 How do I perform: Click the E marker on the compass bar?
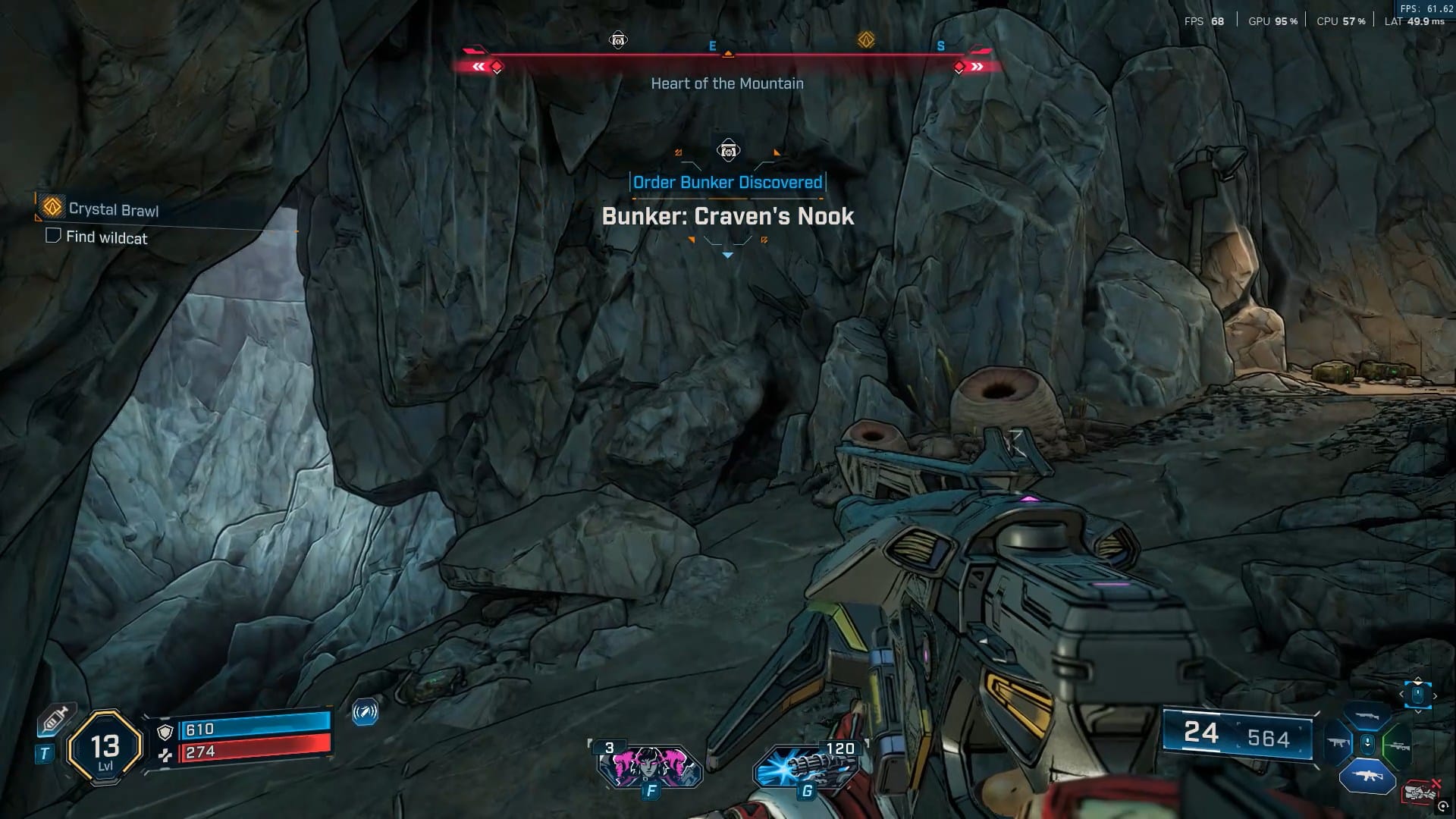pos(711,45)
